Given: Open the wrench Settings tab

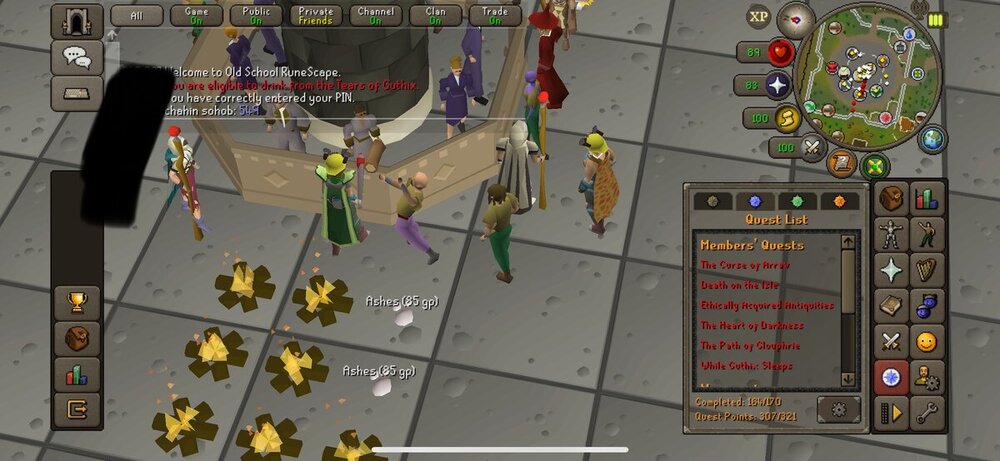Looking at the screenshot, I should pyautogui.click(x=927, y=412).
